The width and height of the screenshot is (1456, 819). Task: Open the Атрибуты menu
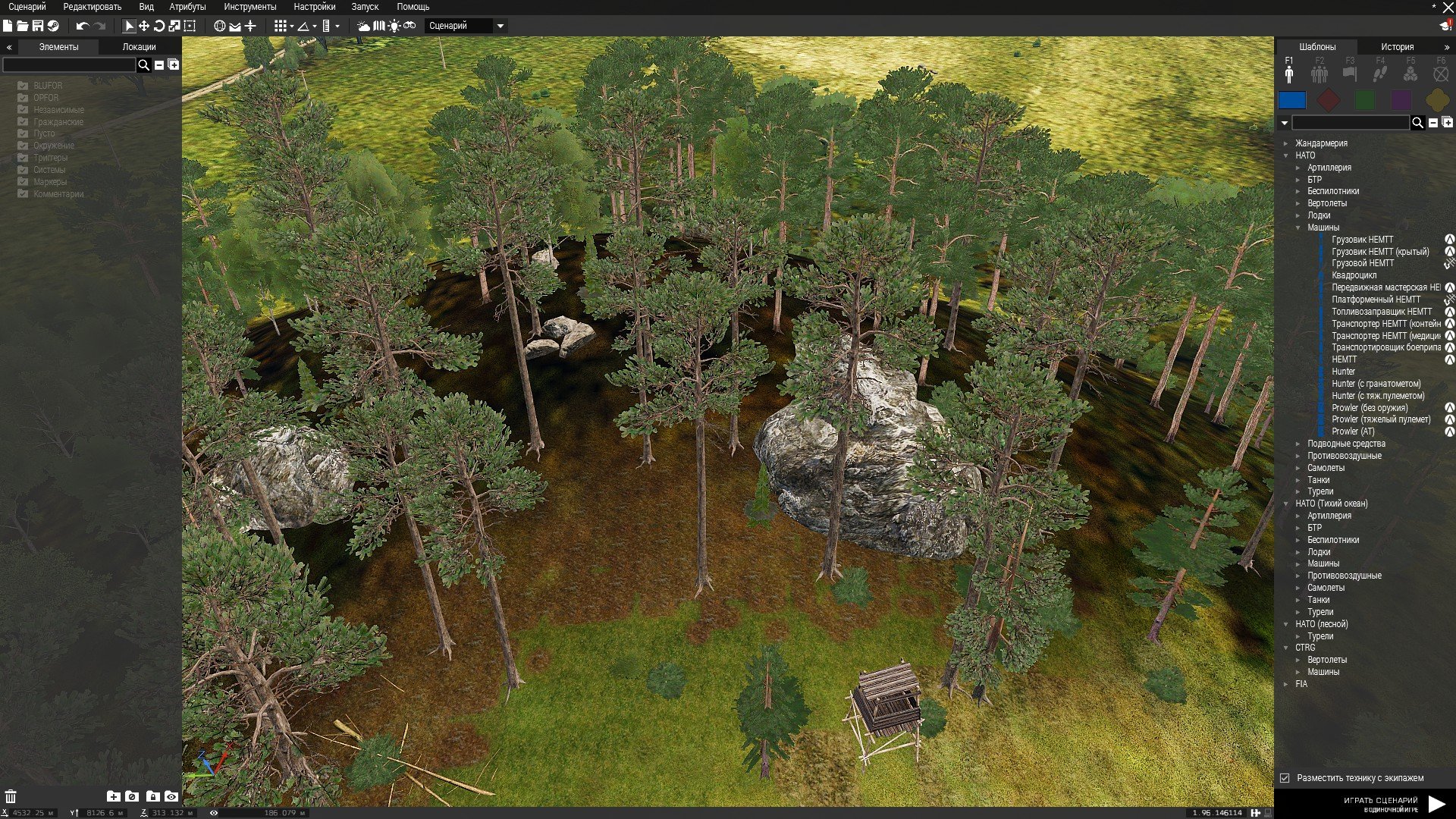[187, 7]
